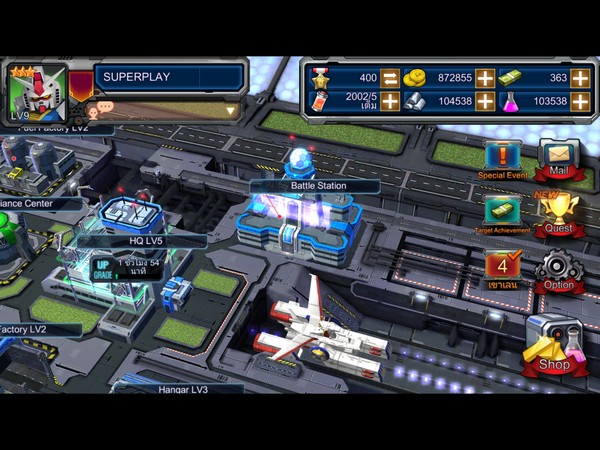The image size is (600, 450).
Task: Open the Shop
Action: click(x=552, y=345)
